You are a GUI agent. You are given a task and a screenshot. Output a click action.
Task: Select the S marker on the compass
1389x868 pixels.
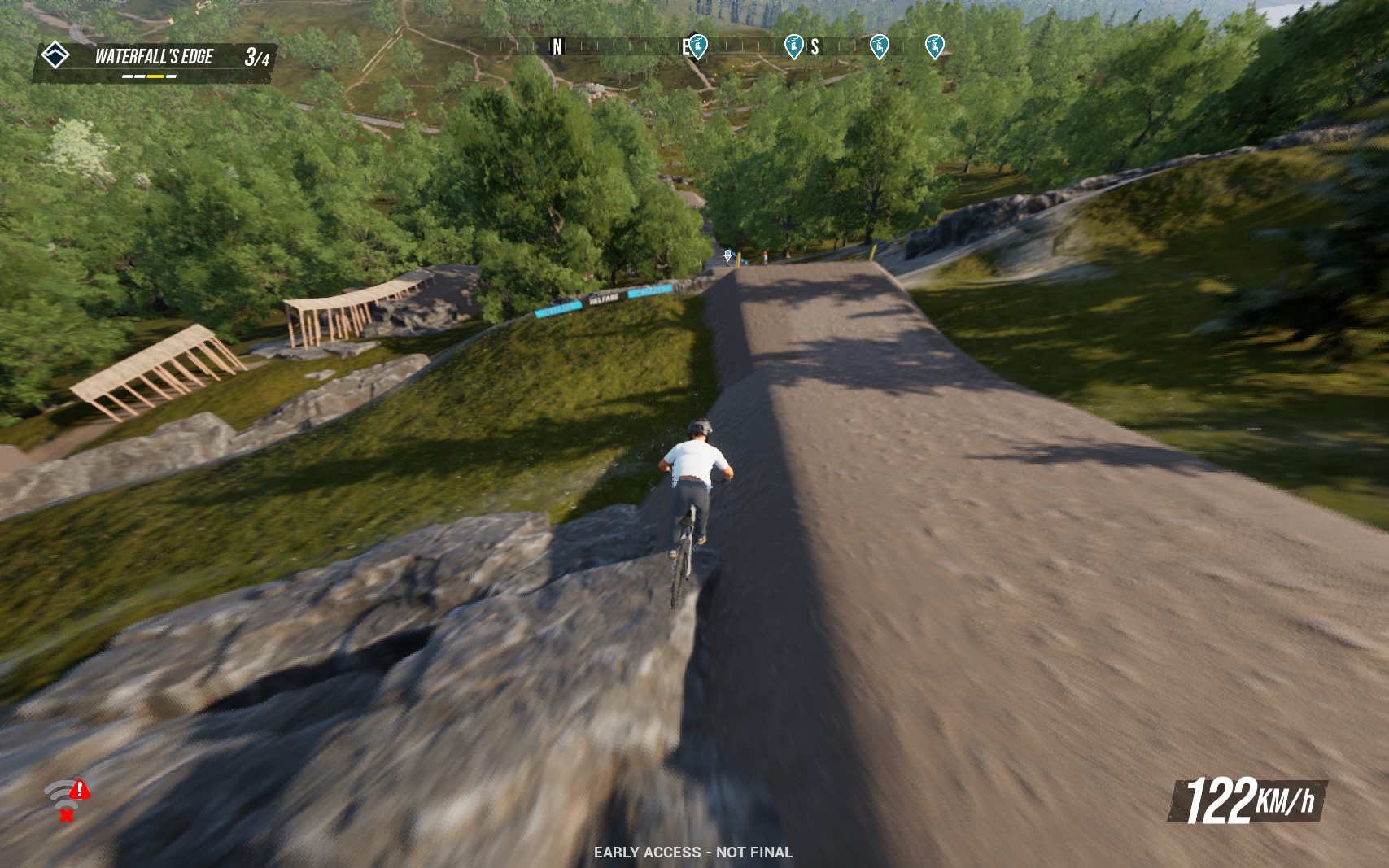tap(815, 46)
